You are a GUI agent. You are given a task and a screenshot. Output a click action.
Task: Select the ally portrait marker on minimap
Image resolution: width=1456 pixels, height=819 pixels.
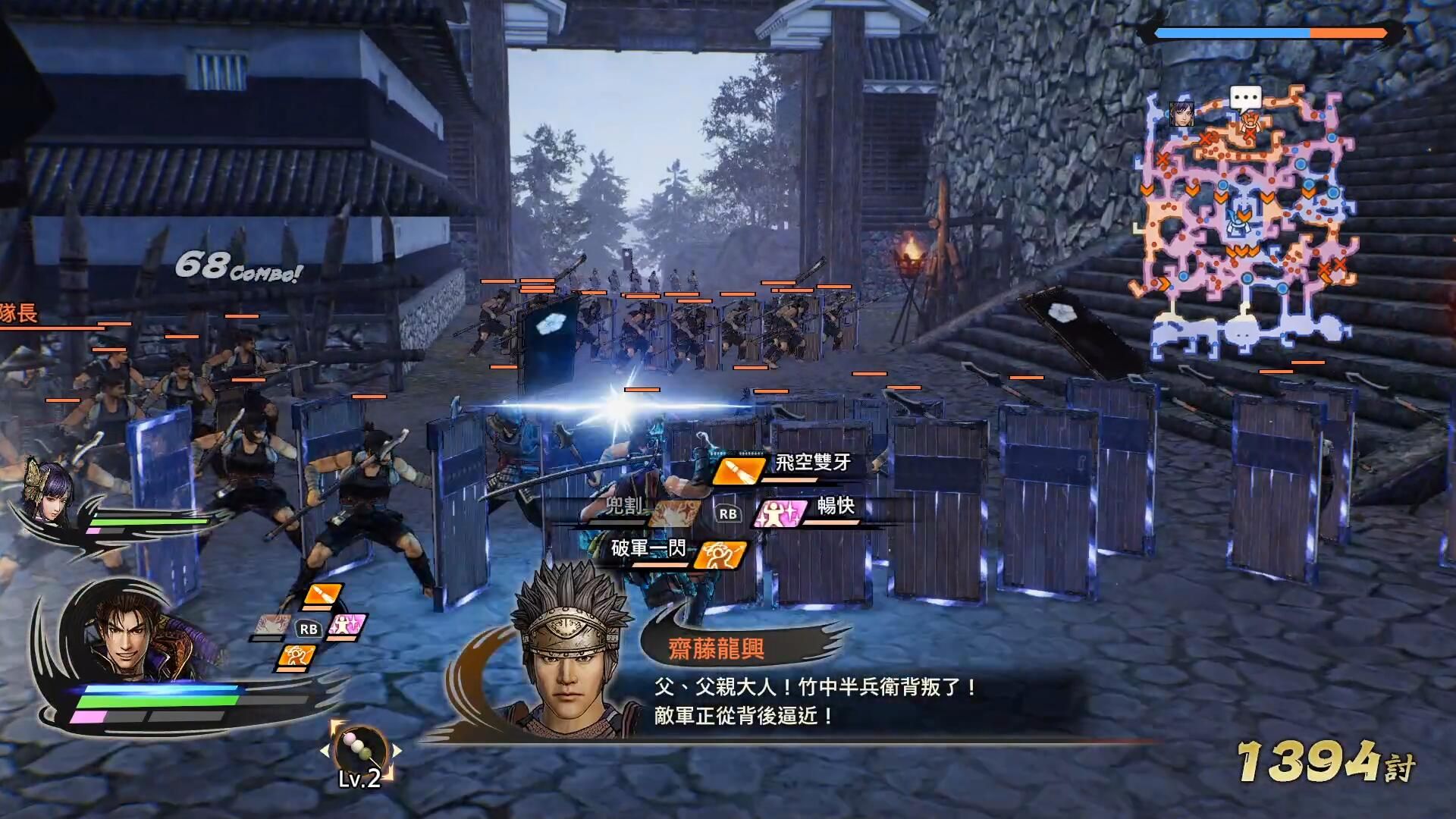(1181, 114)
